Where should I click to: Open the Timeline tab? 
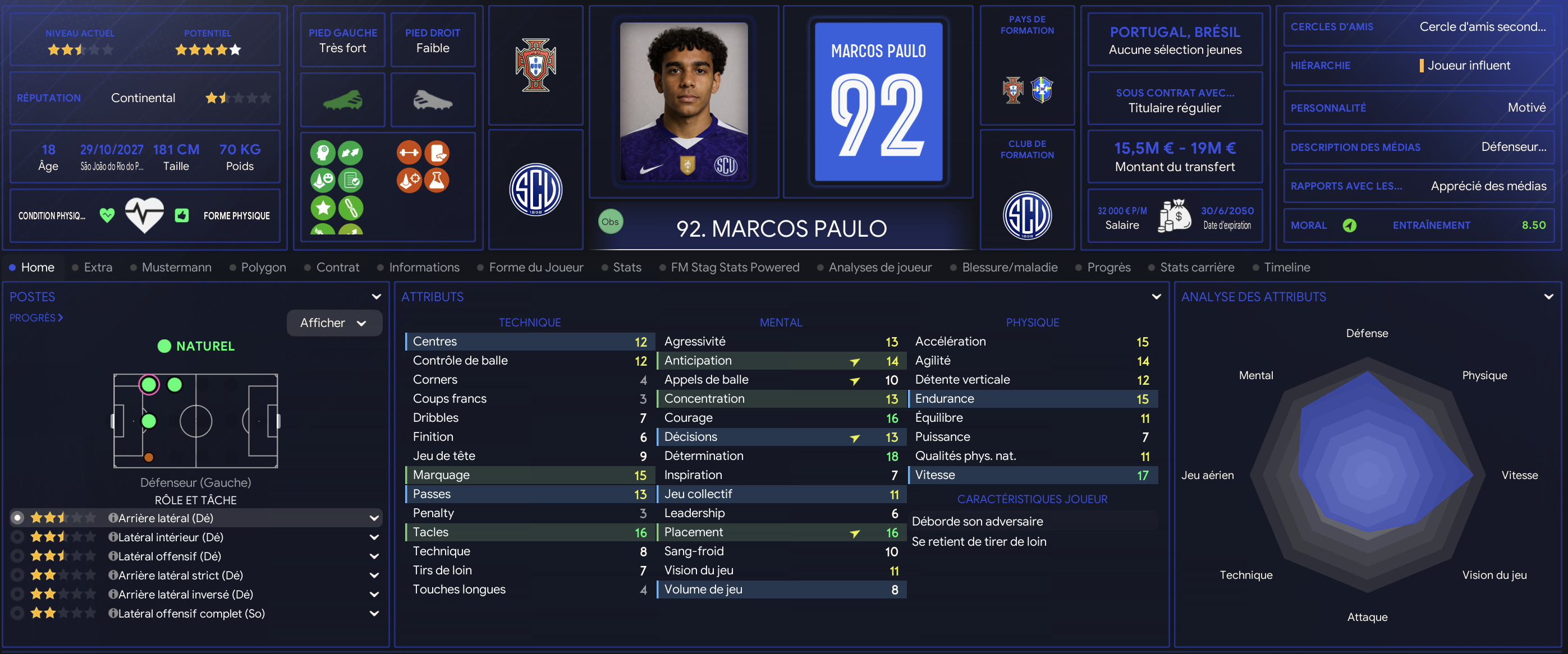1286,267
